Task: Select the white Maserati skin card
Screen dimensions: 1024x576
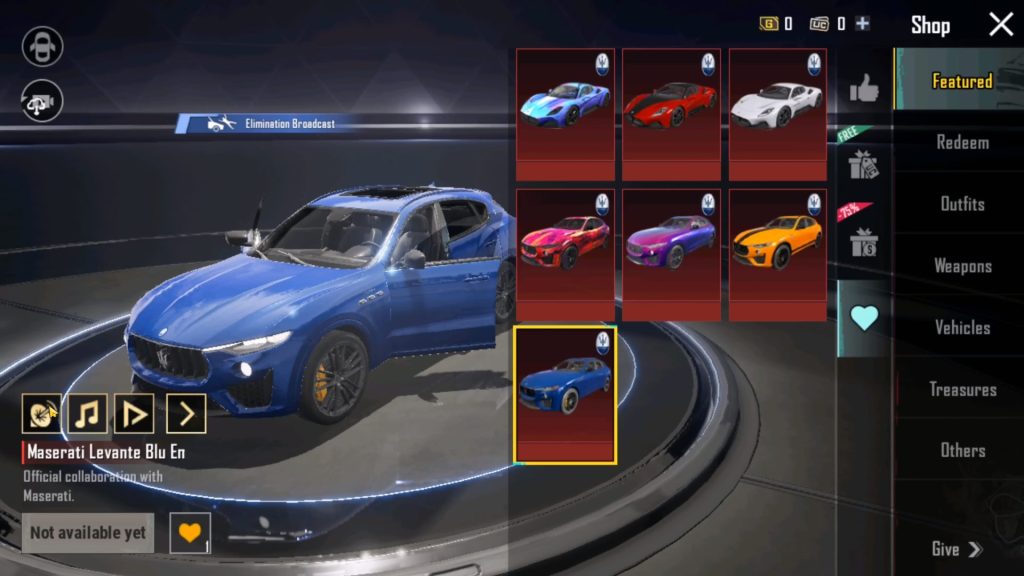Action: (777, 114)
